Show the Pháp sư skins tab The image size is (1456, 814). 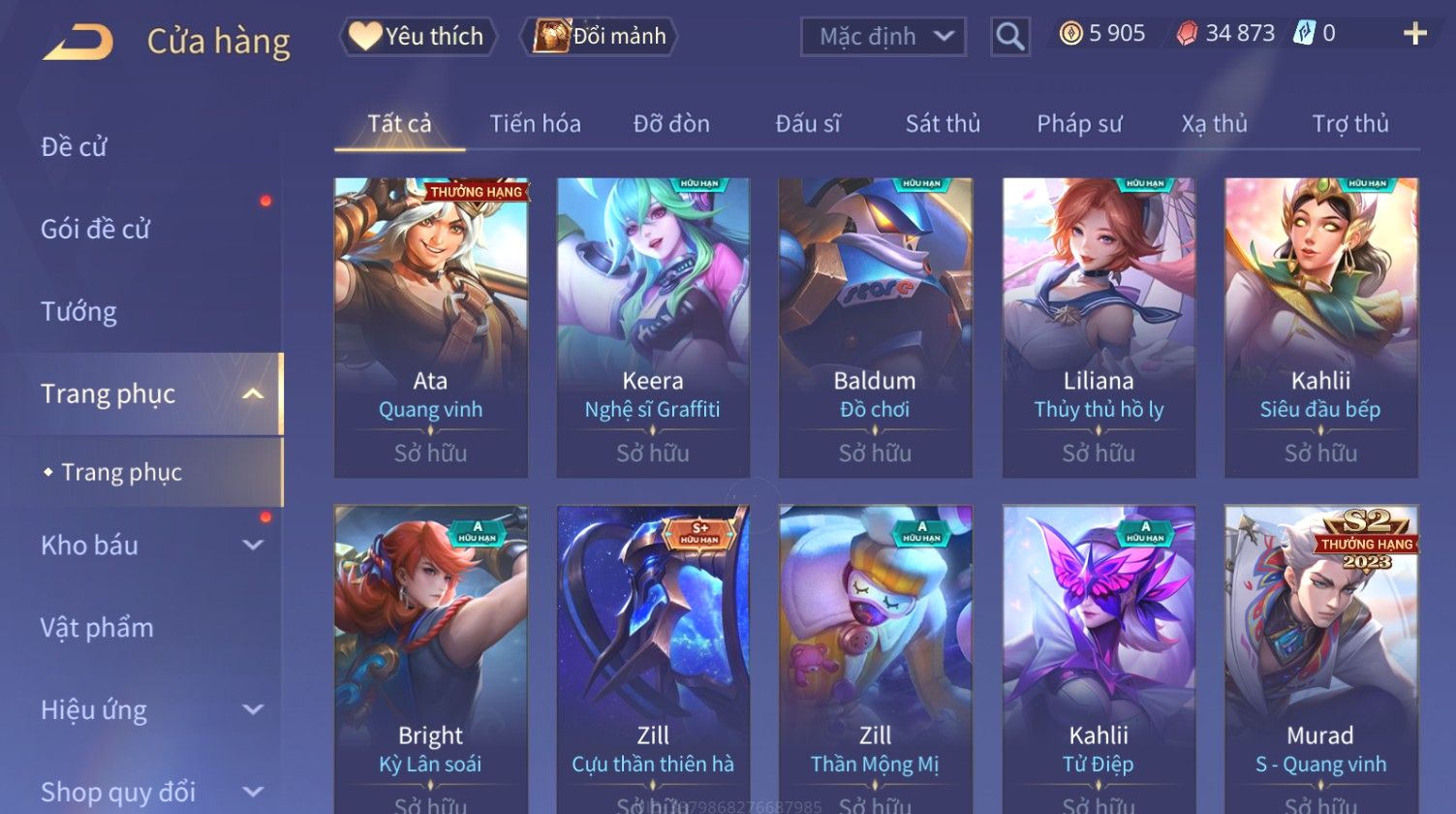point(1079,124)
